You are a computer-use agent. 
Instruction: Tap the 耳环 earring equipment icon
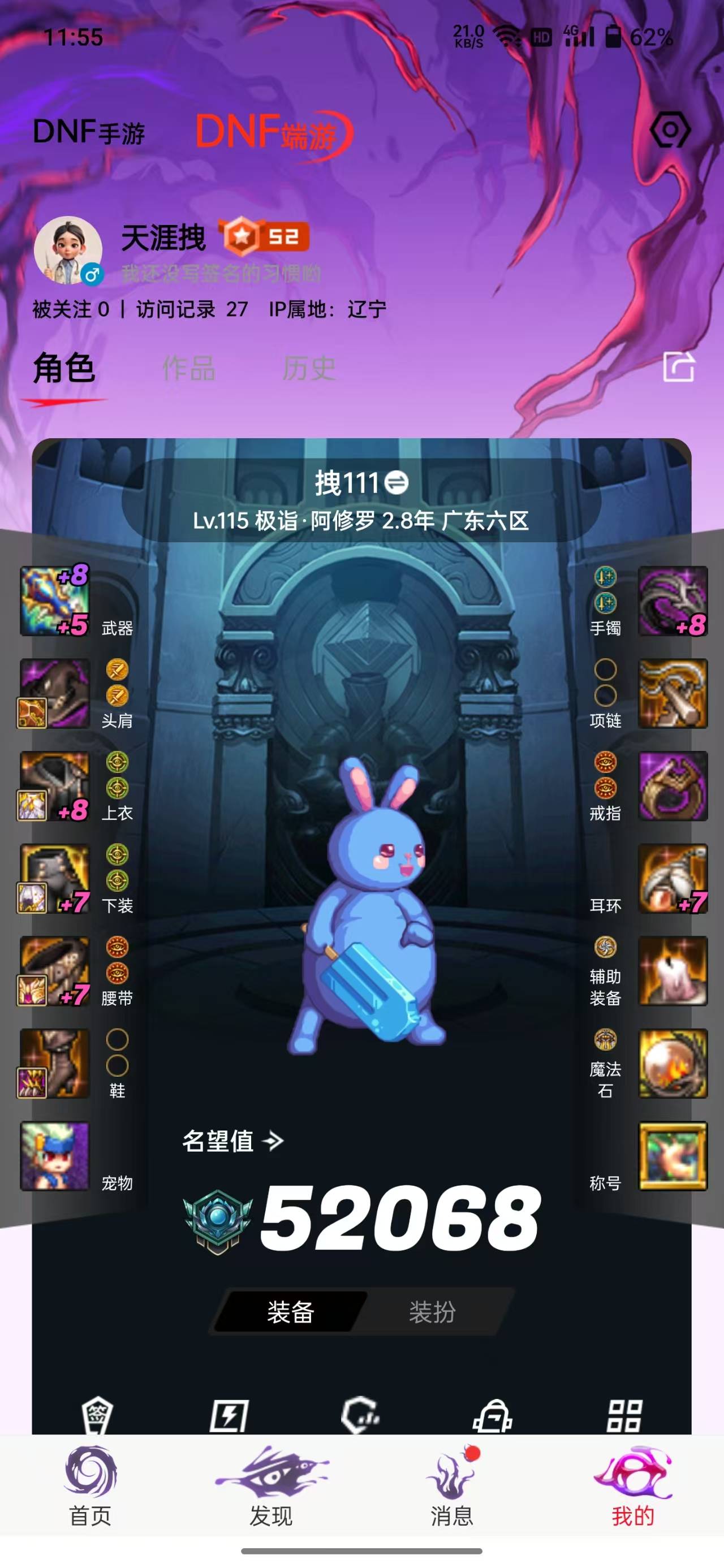point(673,876)
